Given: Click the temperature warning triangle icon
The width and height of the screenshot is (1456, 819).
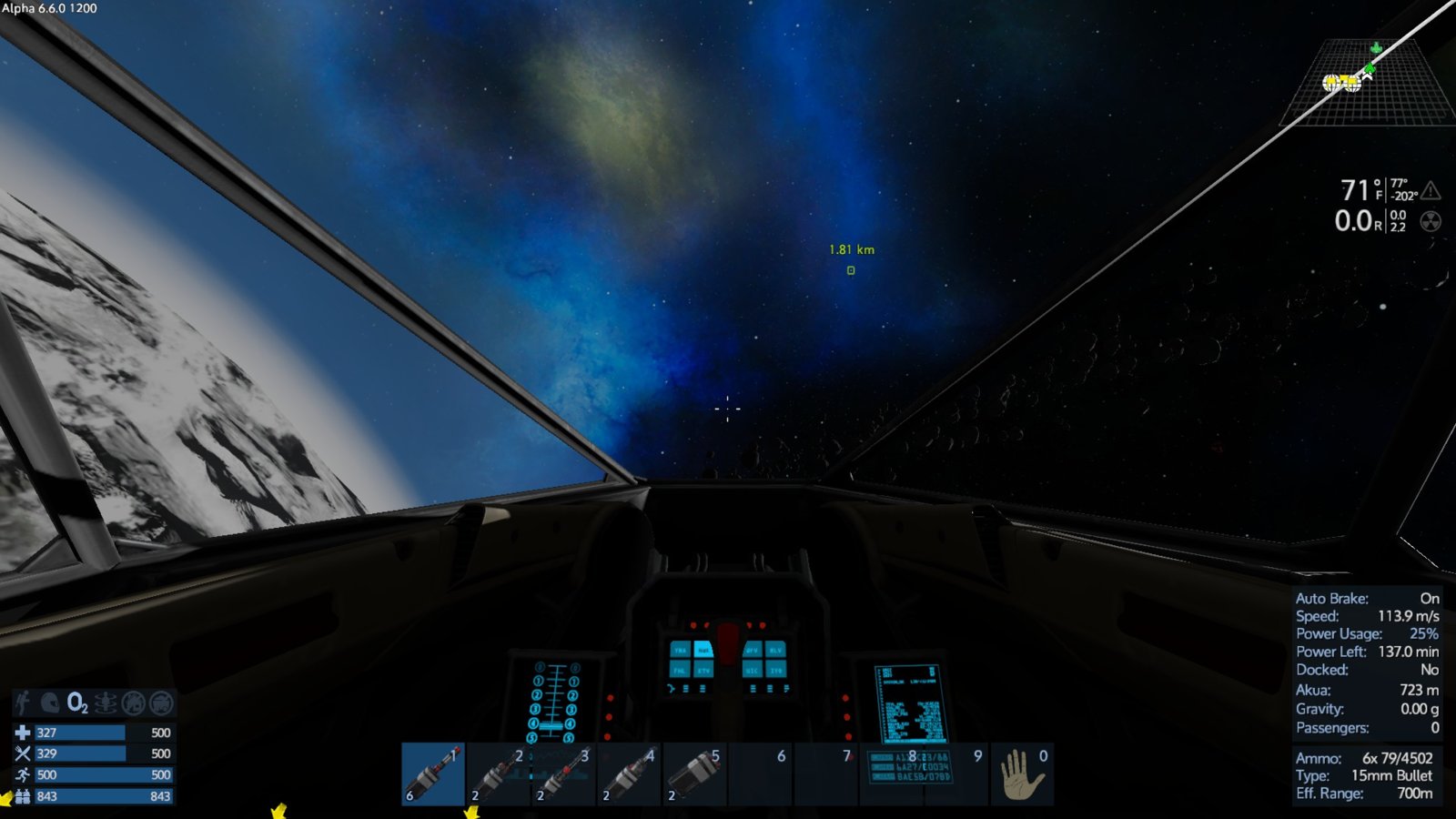Looking at the screenshot, I should [x=1431, y=190].
